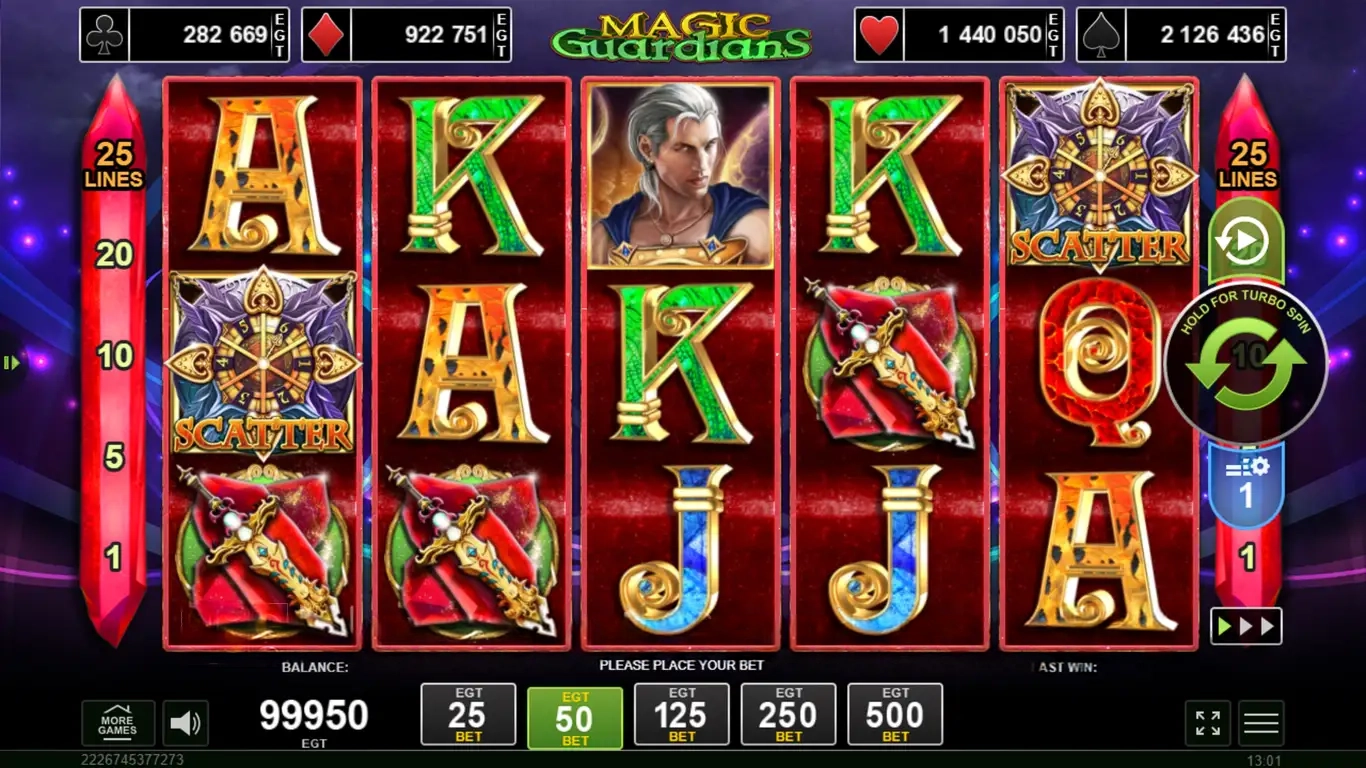Bet 250 EGT

(x=788, y=714)
